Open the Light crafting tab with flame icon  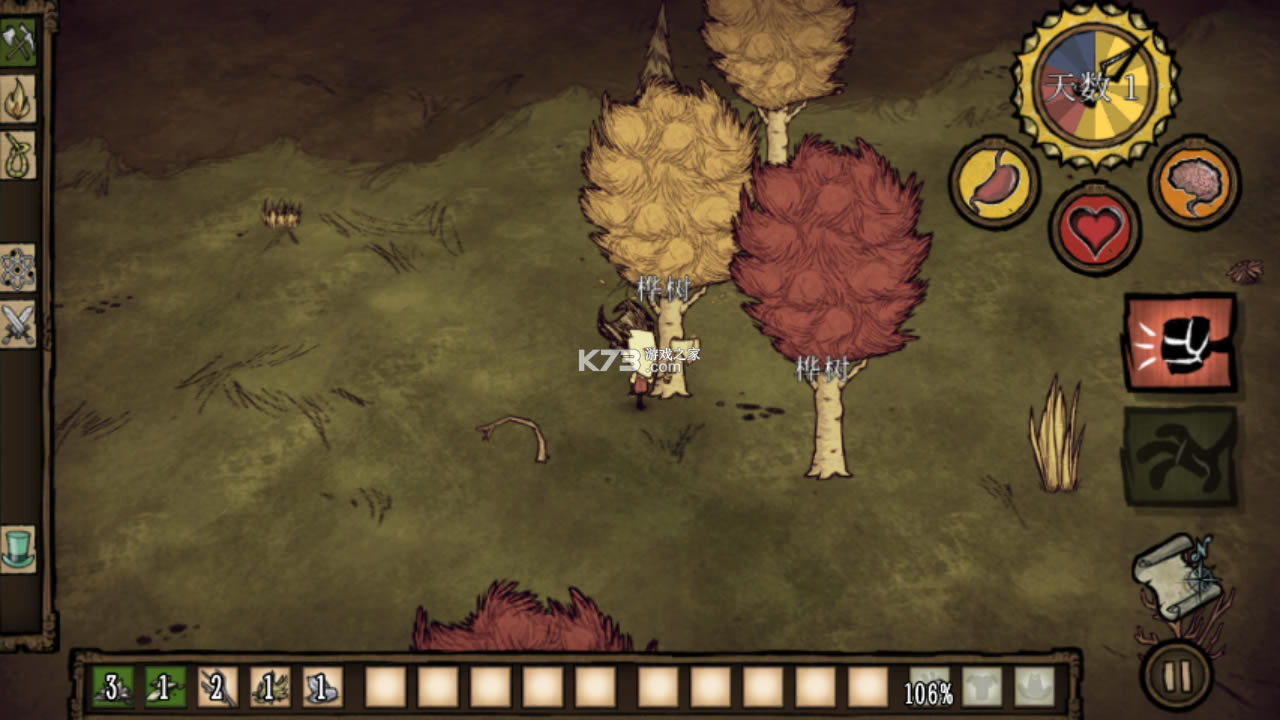click(x=18, y=99)
